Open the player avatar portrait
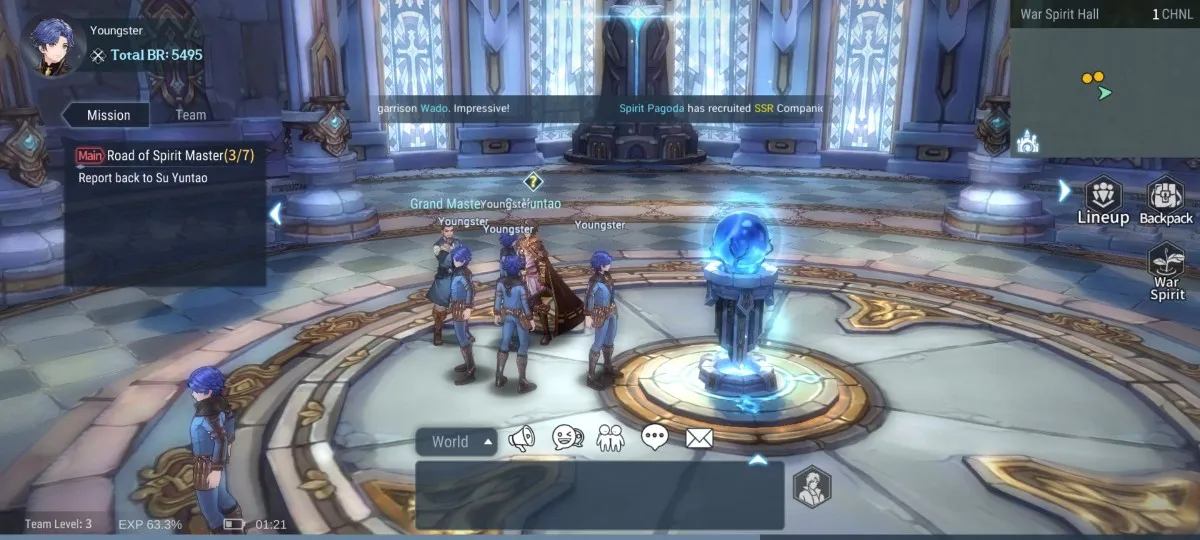1200x540 pixels. pyautogui.click(x=47, y=46)
